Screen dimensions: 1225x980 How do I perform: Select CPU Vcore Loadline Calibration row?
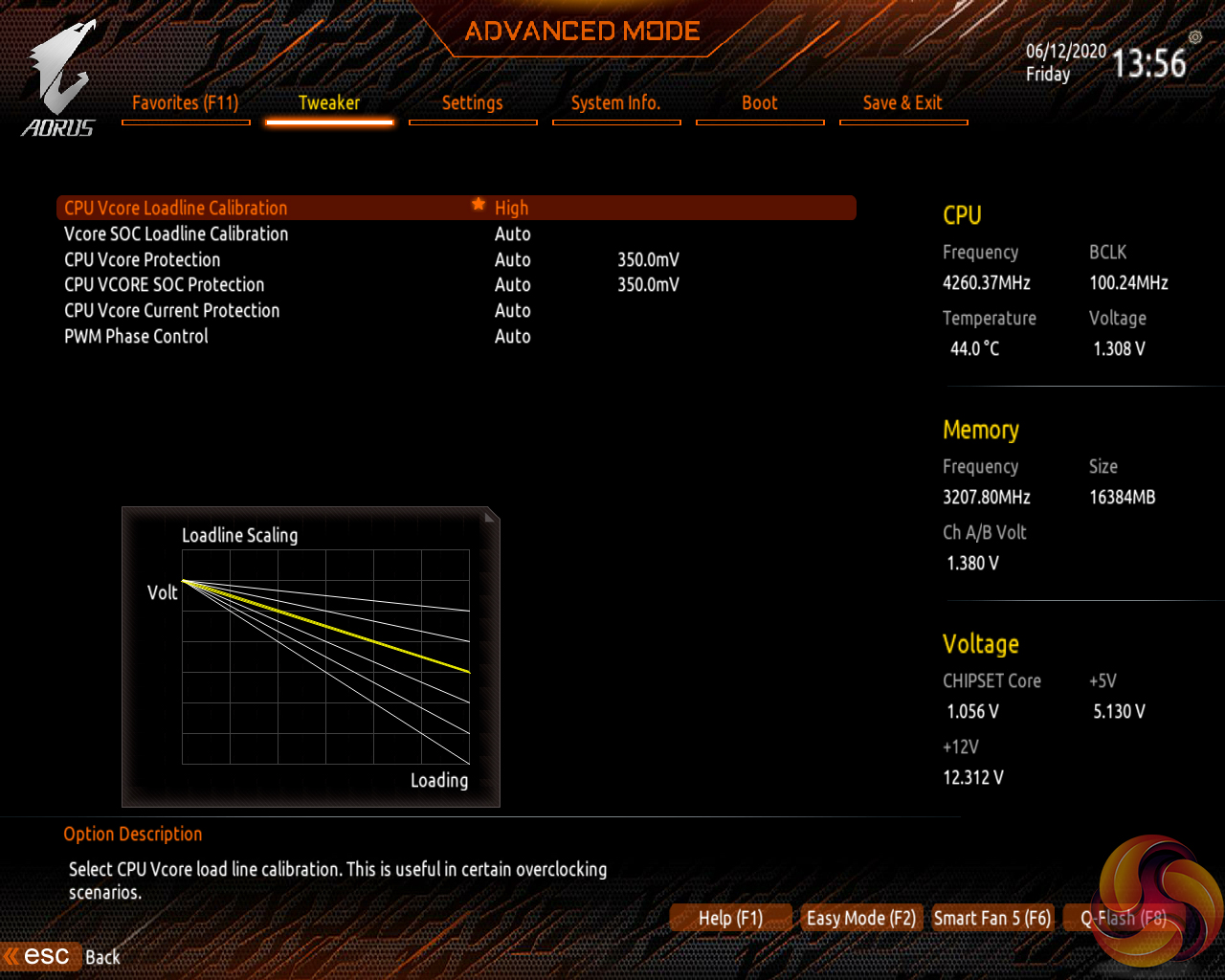176,208
